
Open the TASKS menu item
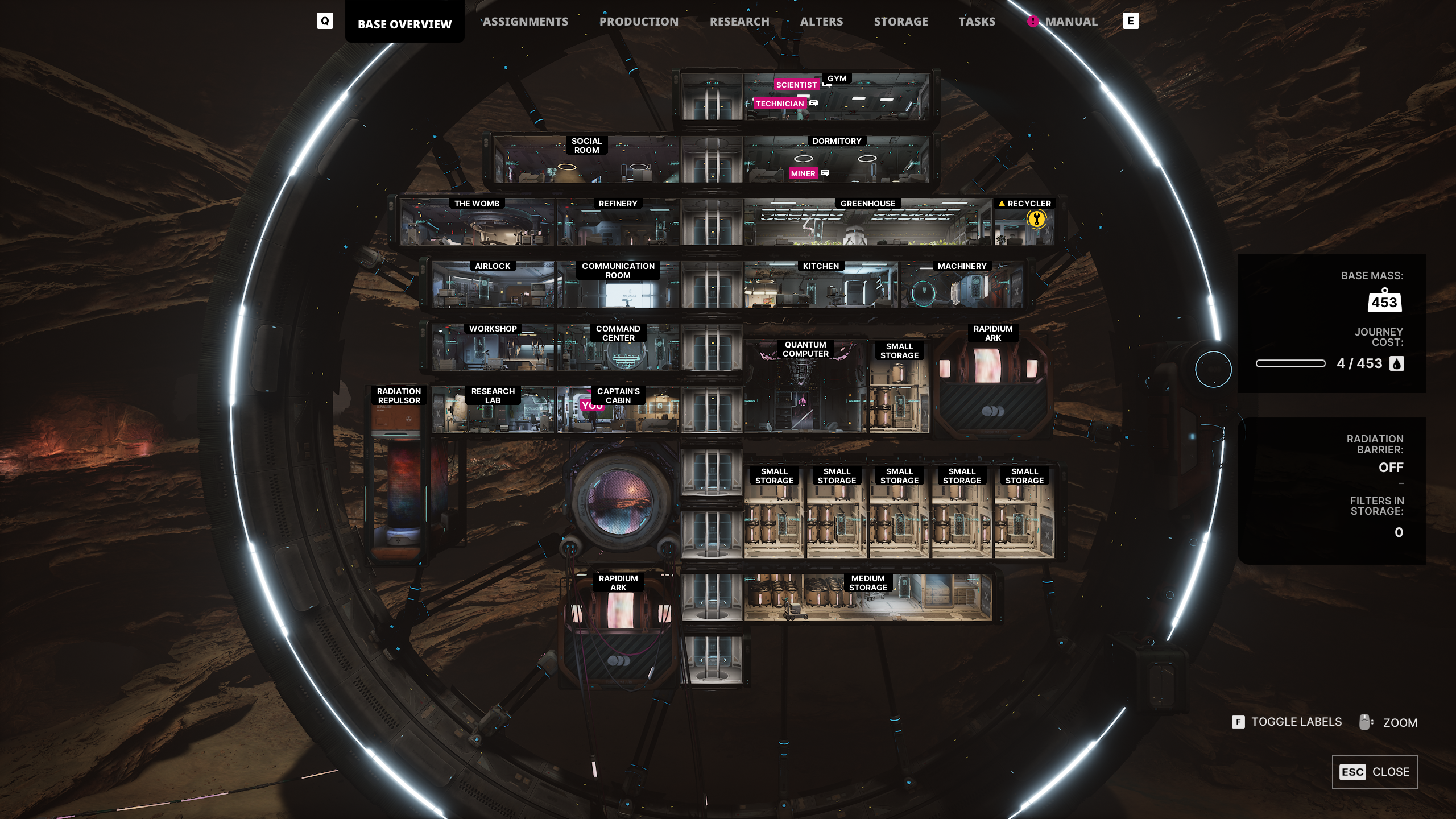977,21
